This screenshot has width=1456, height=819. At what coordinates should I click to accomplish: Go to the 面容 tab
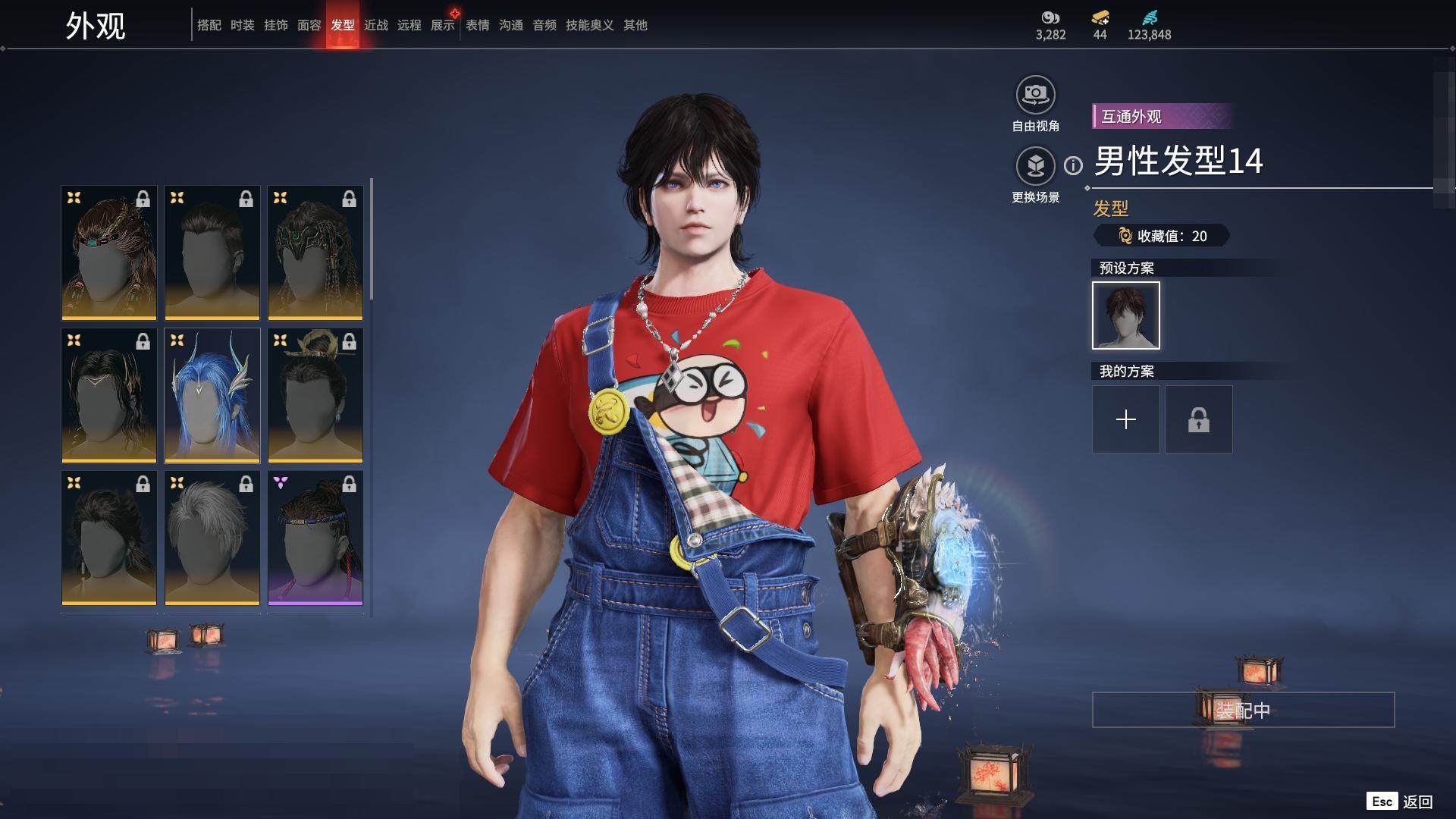(309, 25)
